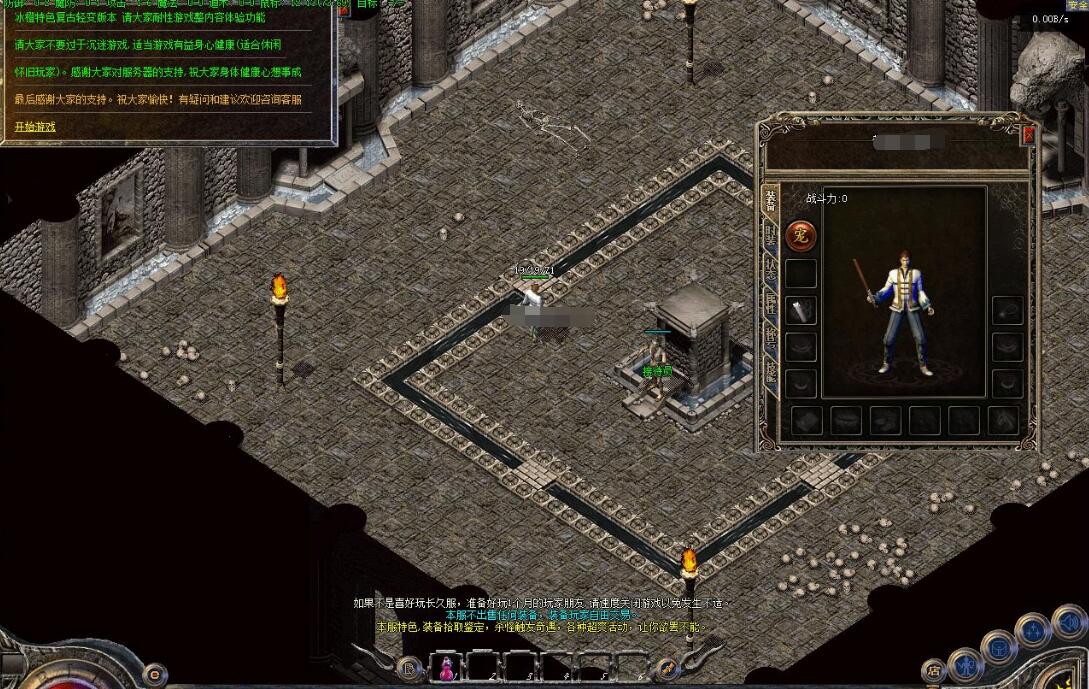Image resolution: width=1089 pixels, height=689 pixels.
Task: Open the 称号 titles tab
Action: point(770,337)
